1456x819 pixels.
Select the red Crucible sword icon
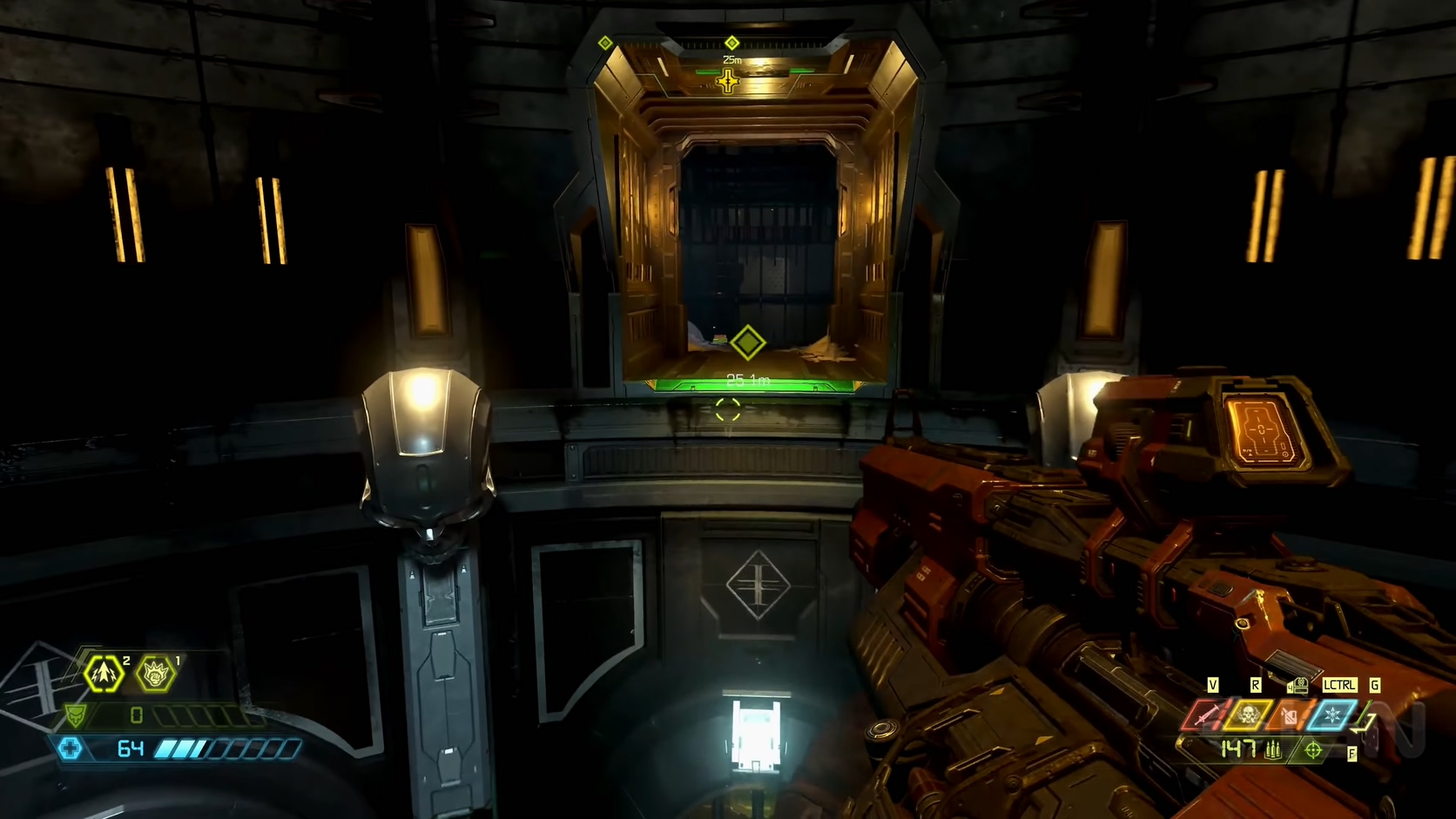[x=1206, y=715]
